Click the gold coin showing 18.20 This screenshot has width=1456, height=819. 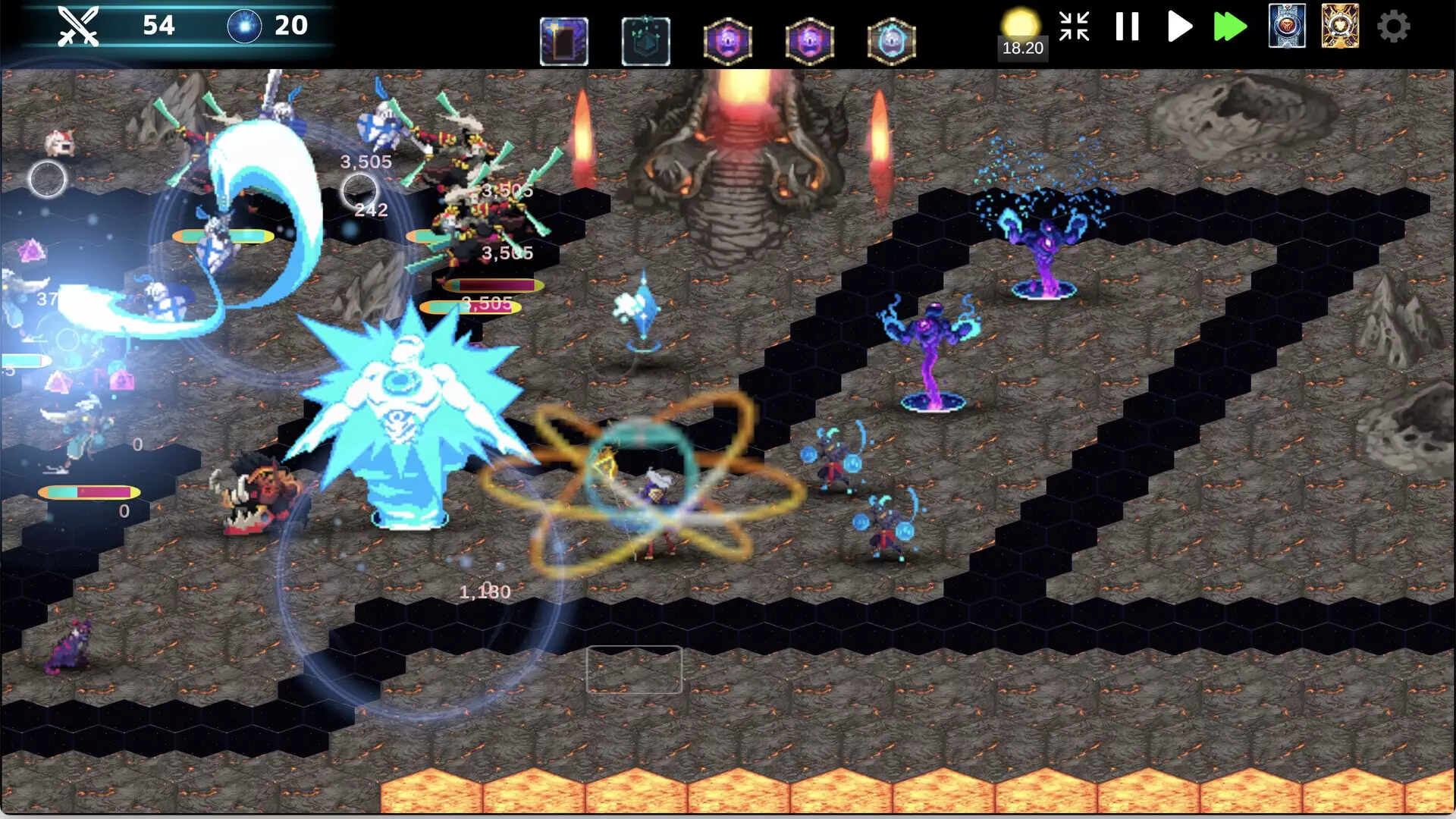1022,23
